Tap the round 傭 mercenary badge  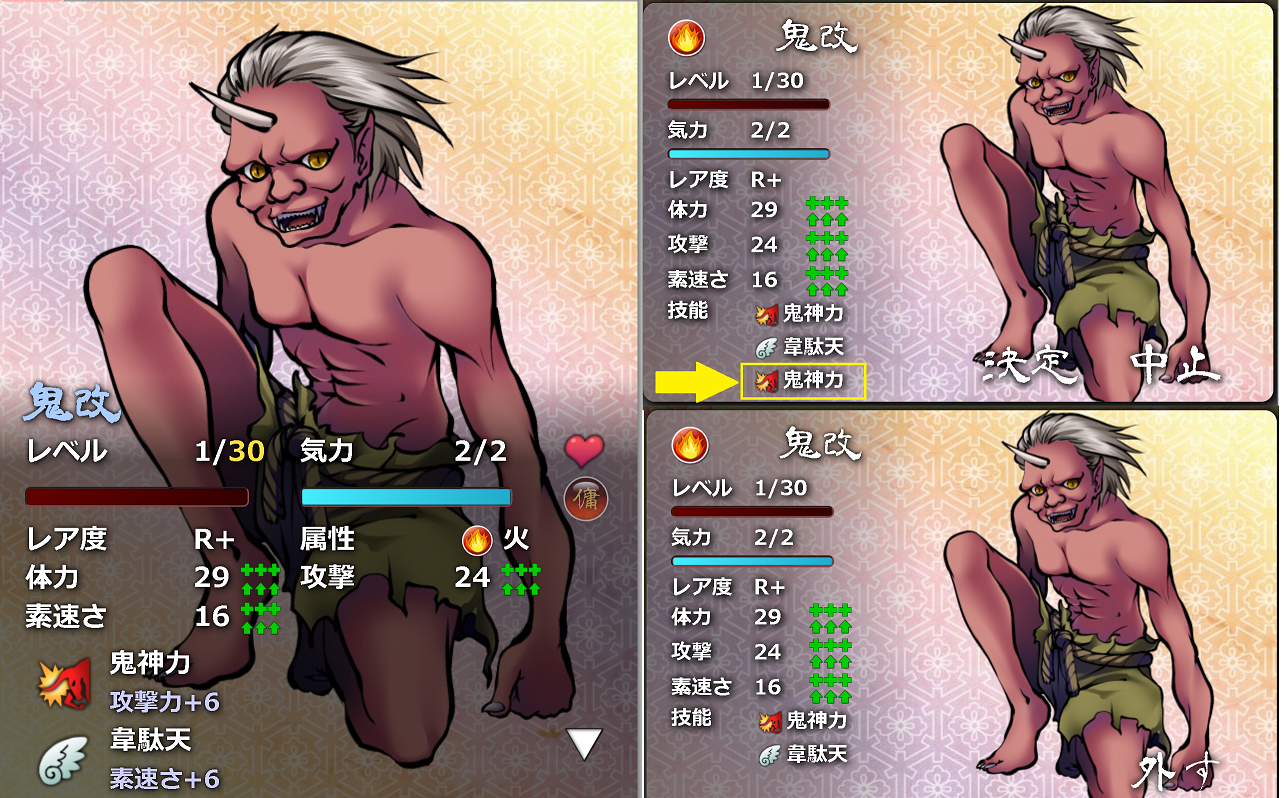585,499
